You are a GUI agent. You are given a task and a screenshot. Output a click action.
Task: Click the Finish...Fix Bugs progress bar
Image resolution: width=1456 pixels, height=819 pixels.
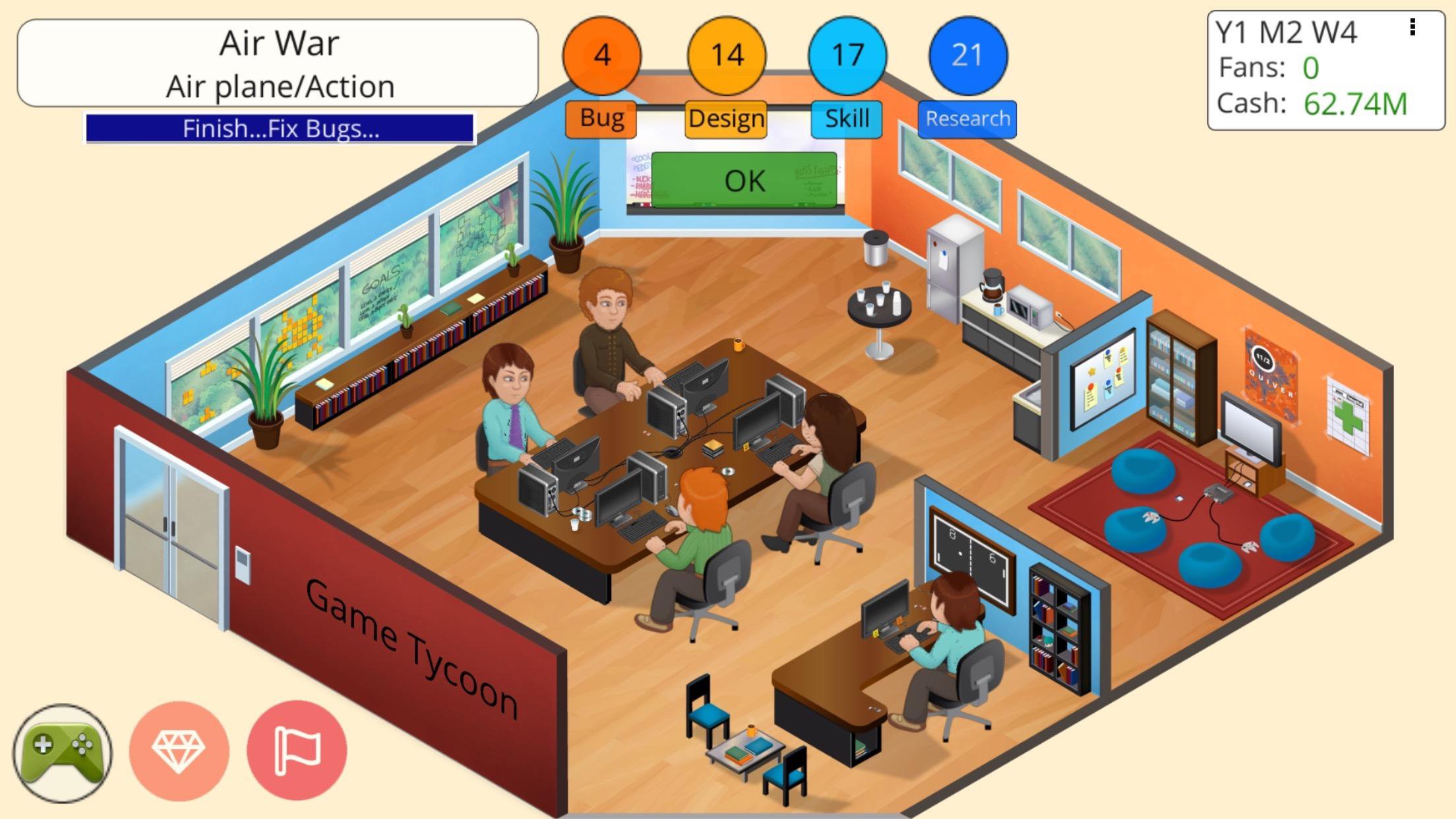279,128
